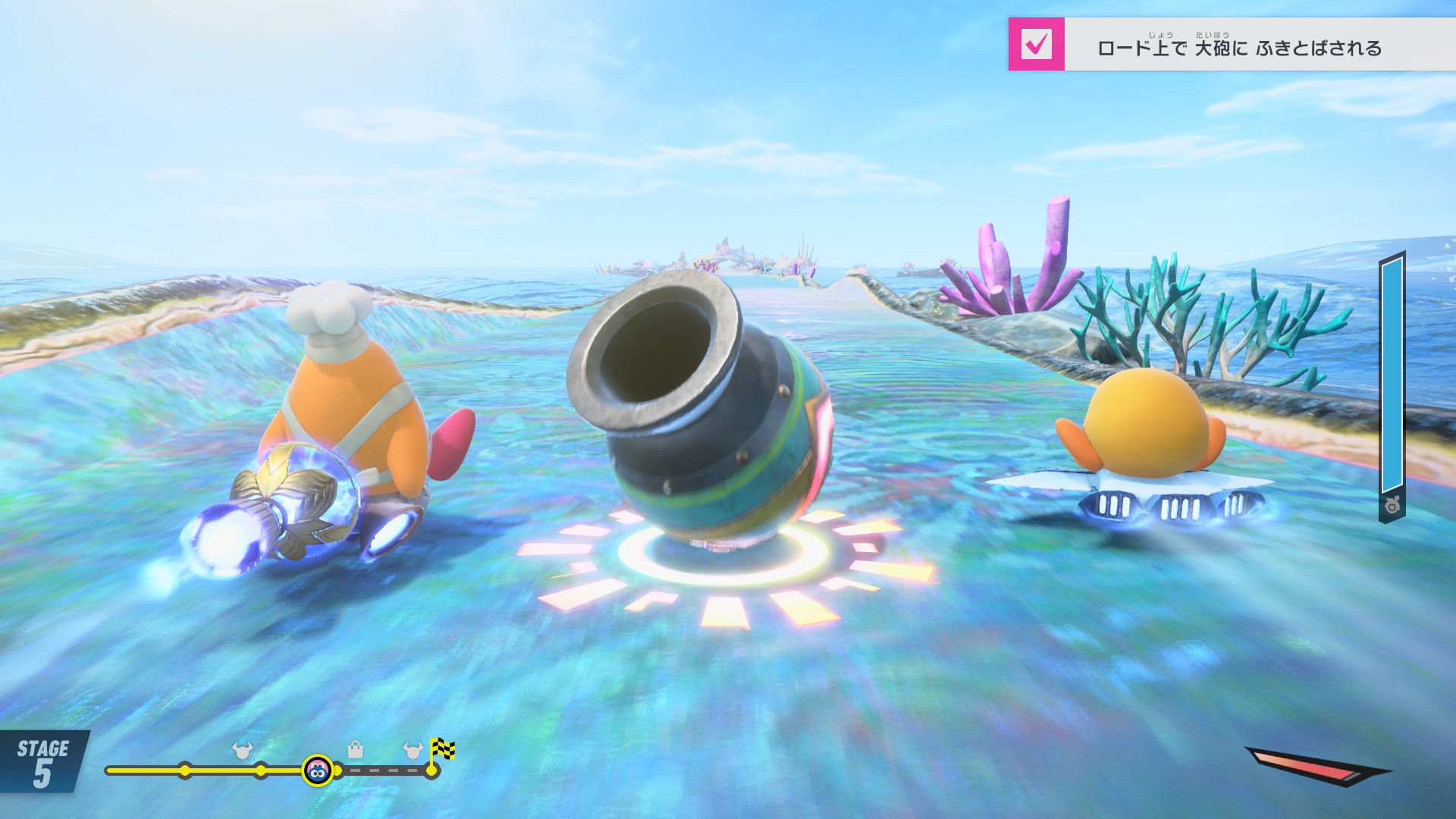
Task: Select the checkered goal flag marker
Action: 442,749
